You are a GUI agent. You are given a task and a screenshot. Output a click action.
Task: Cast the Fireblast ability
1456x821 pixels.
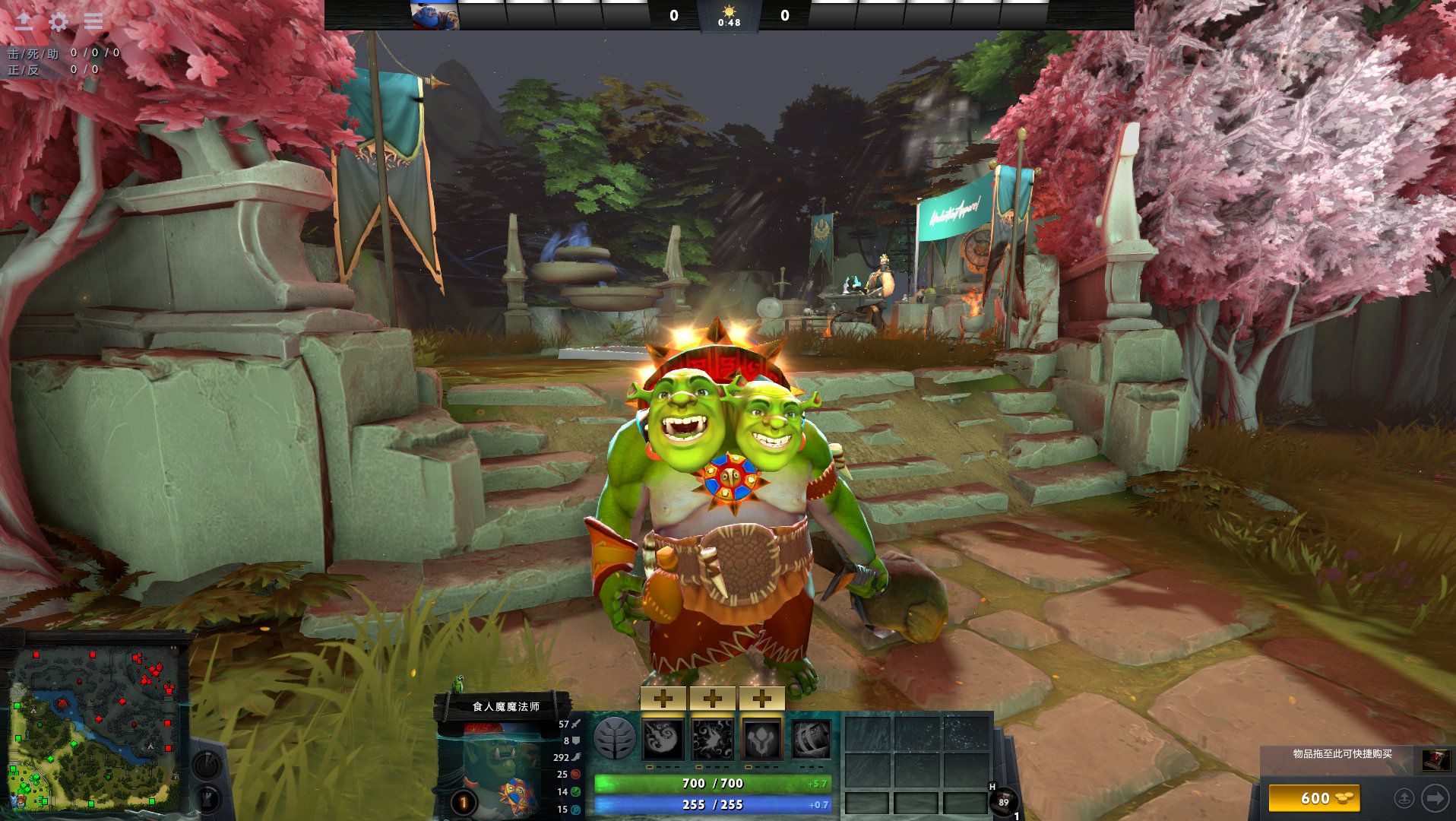point(663,739)
